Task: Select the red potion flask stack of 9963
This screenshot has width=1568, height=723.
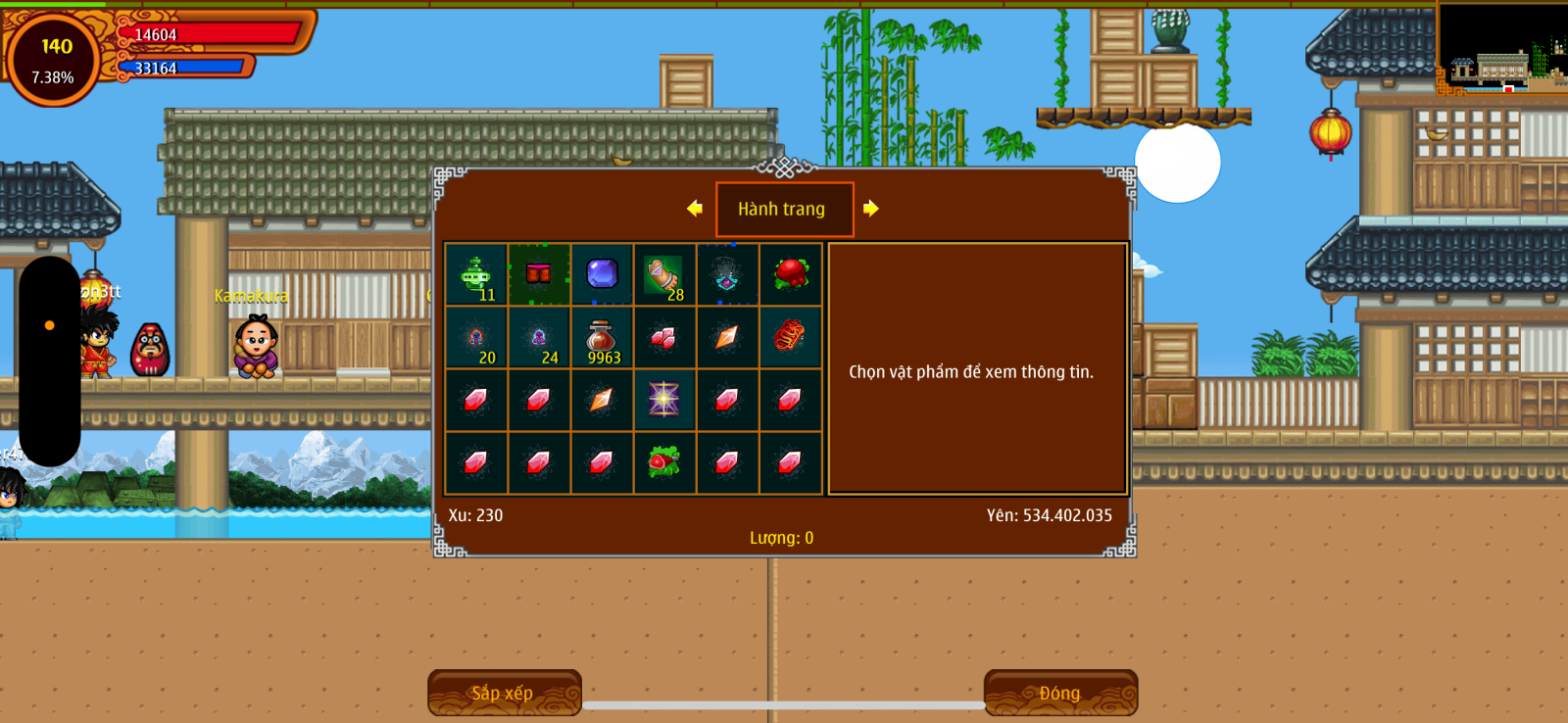Action: [x=602, y=338]
